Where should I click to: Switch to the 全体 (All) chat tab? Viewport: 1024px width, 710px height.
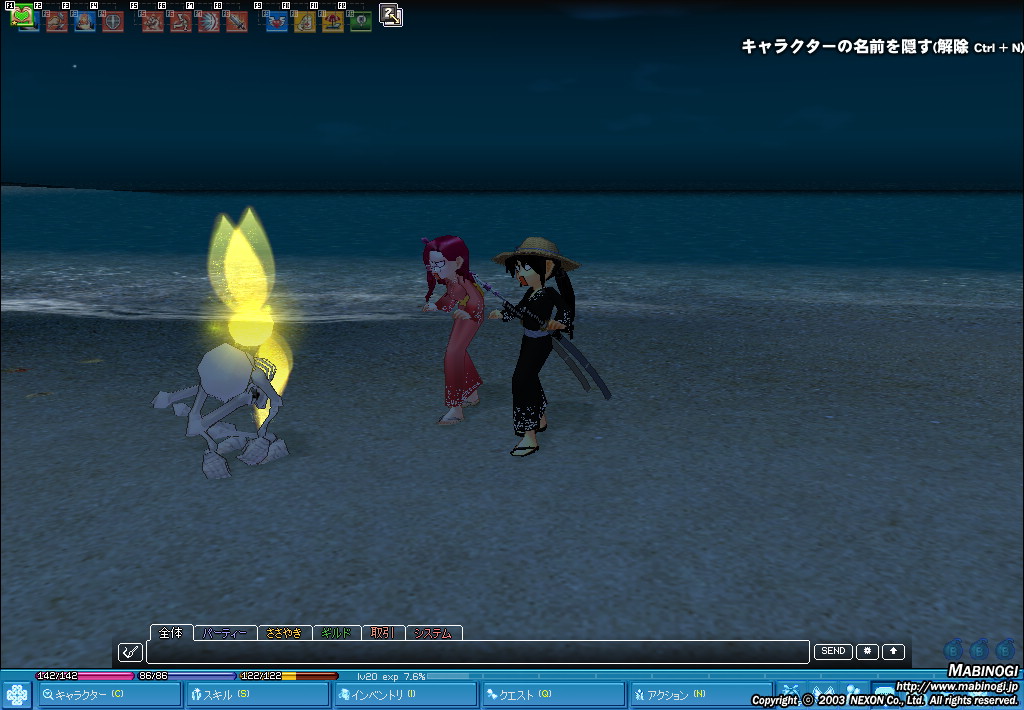[171, 632]
